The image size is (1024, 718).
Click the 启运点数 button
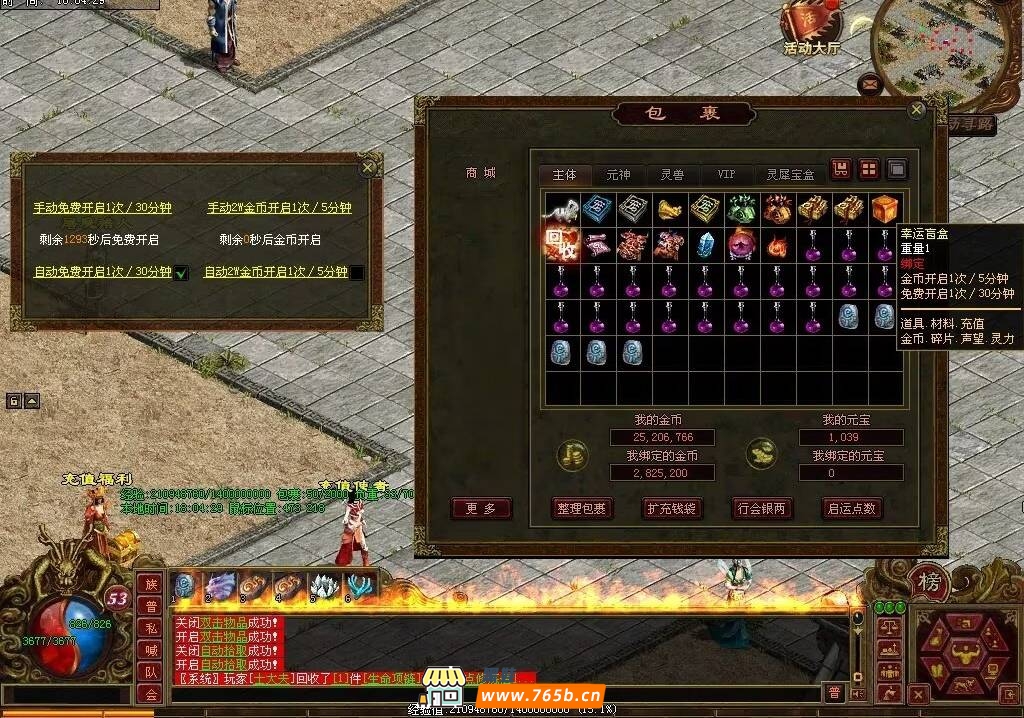(x=851, y=508)
